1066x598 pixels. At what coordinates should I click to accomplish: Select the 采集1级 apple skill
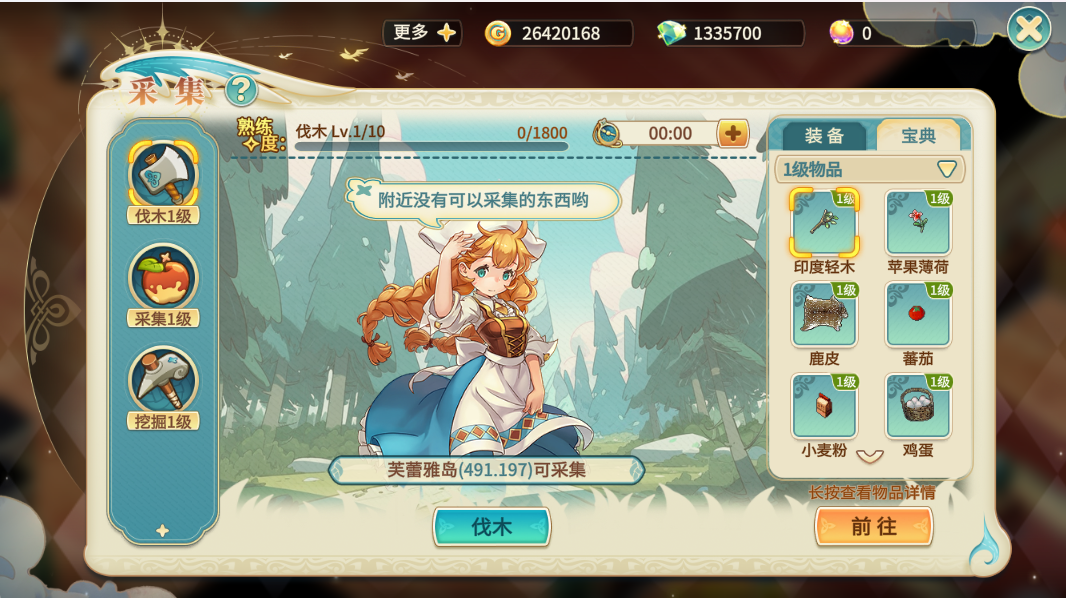[163, 281]
